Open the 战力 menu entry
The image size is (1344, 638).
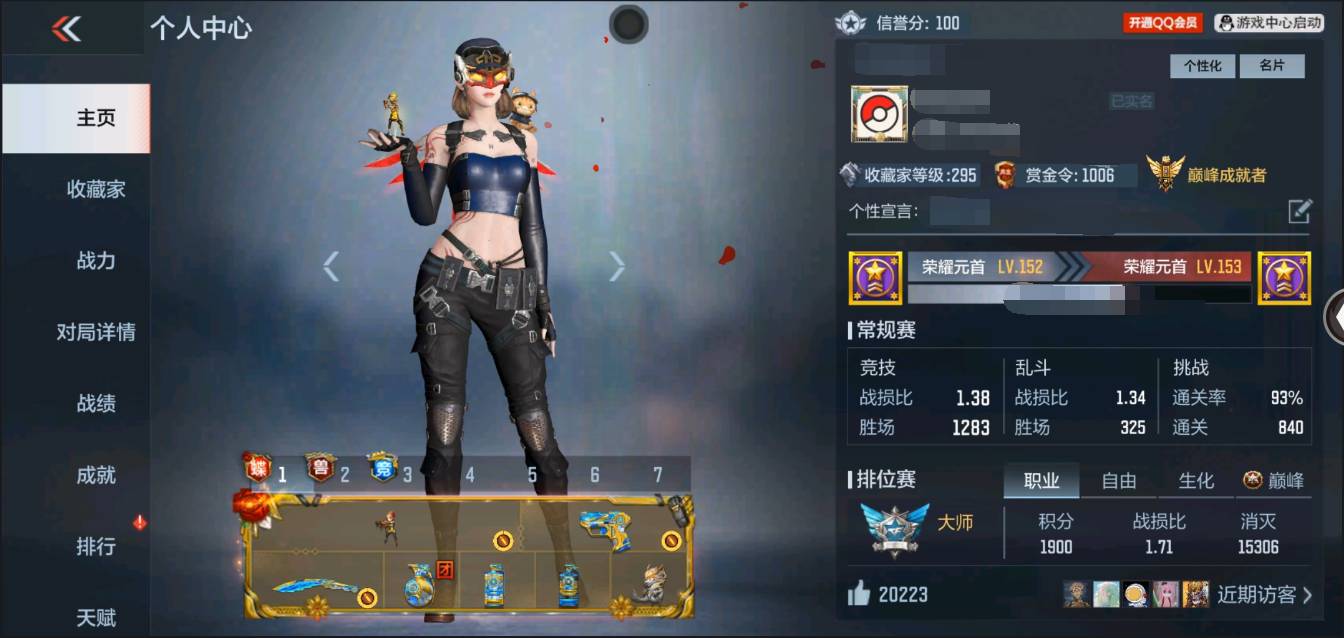96,261
